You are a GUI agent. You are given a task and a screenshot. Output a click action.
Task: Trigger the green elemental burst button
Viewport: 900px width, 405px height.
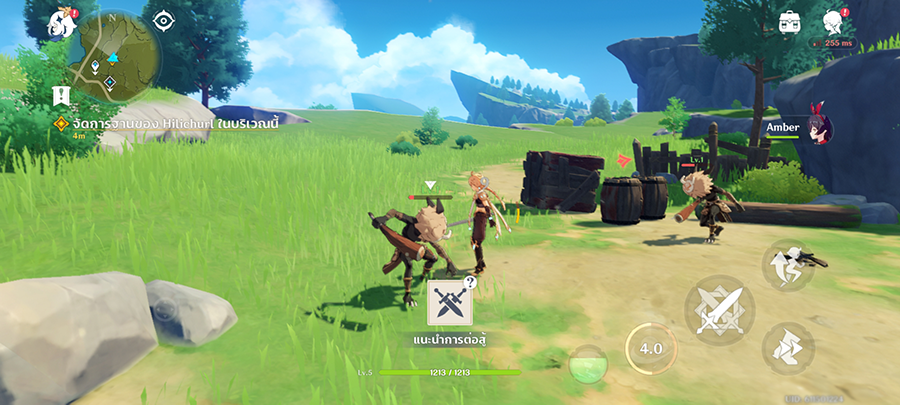point(588,364)
